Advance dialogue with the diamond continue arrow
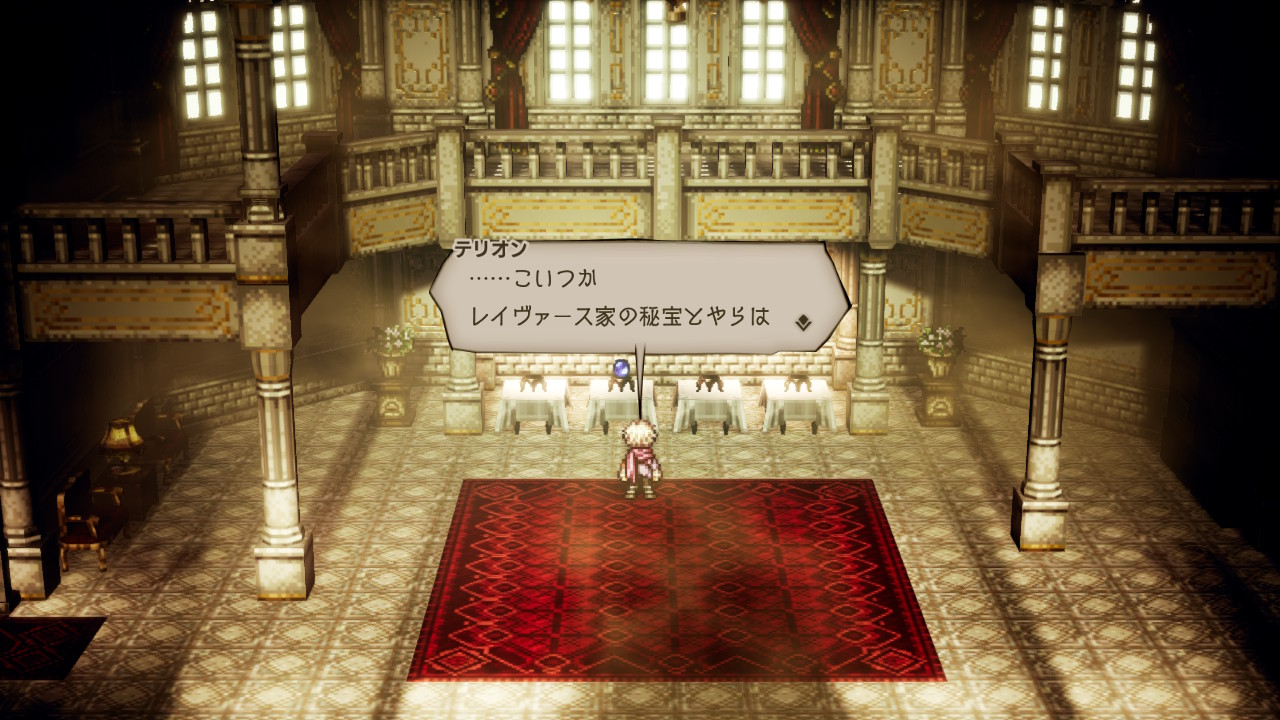Image resolution: width=1280 pixels, height=720 pixels. pyautogui.click(x=802, y=322)
